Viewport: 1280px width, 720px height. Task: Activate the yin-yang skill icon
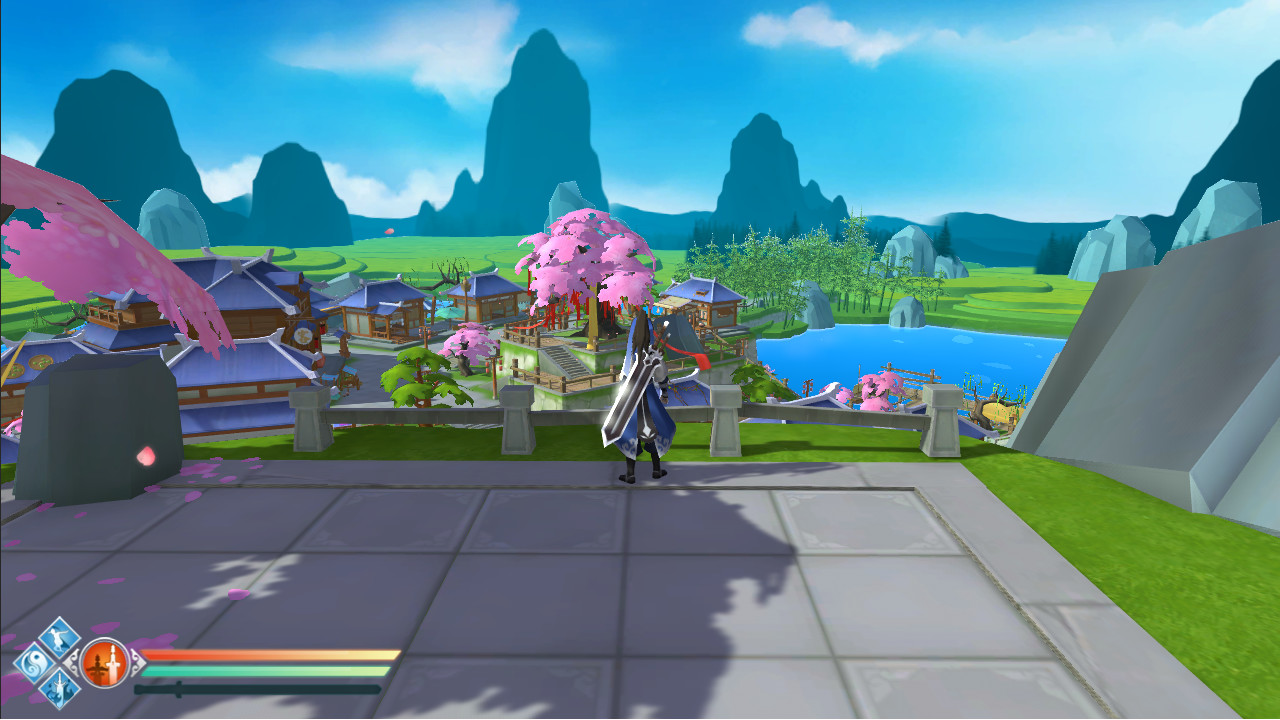tap(34, 663)
